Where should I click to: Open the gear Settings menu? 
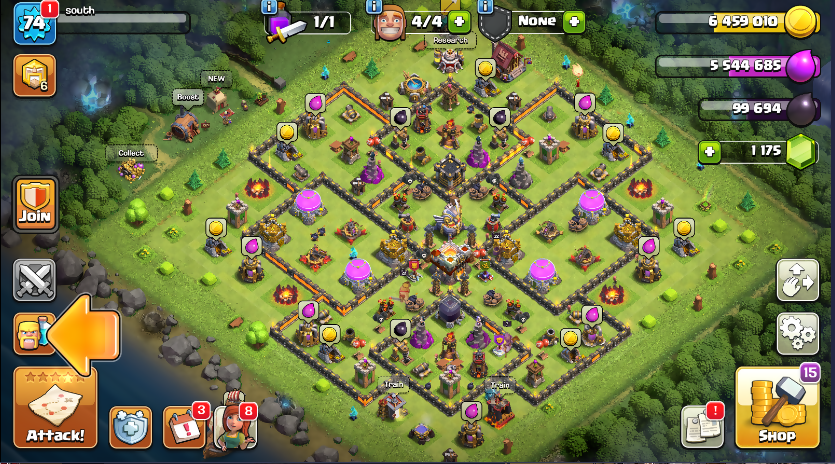click(797, 333)
